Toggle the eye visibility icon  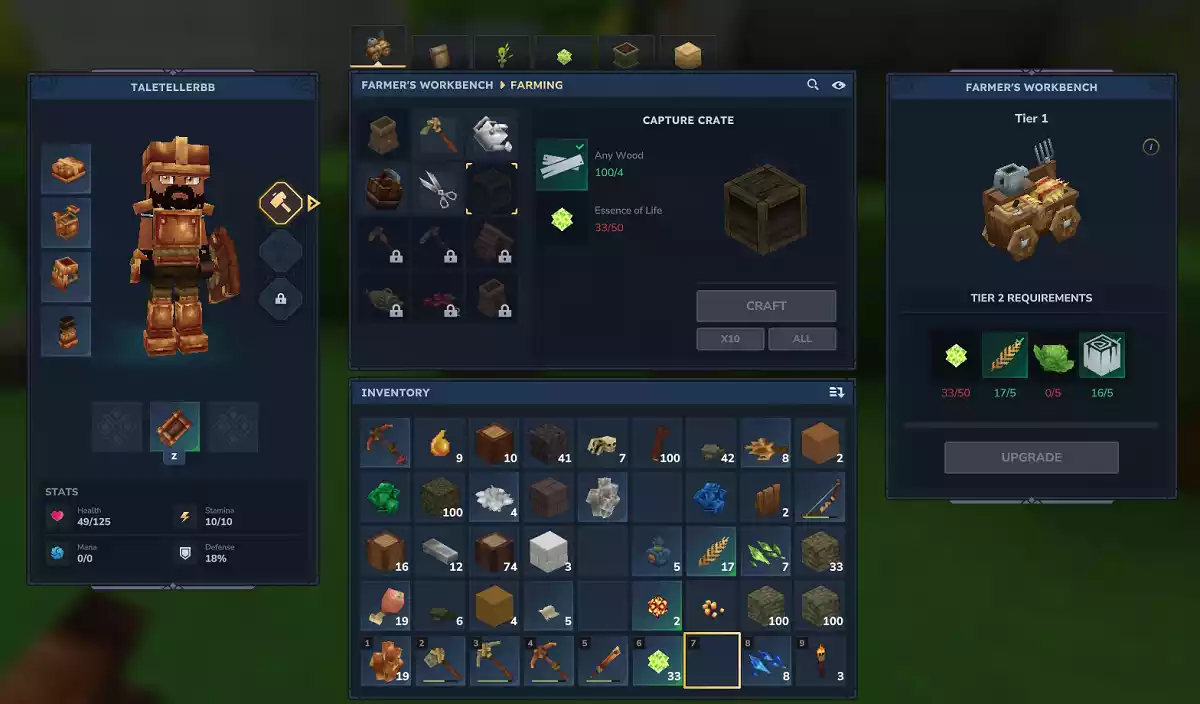pos(838,85)
